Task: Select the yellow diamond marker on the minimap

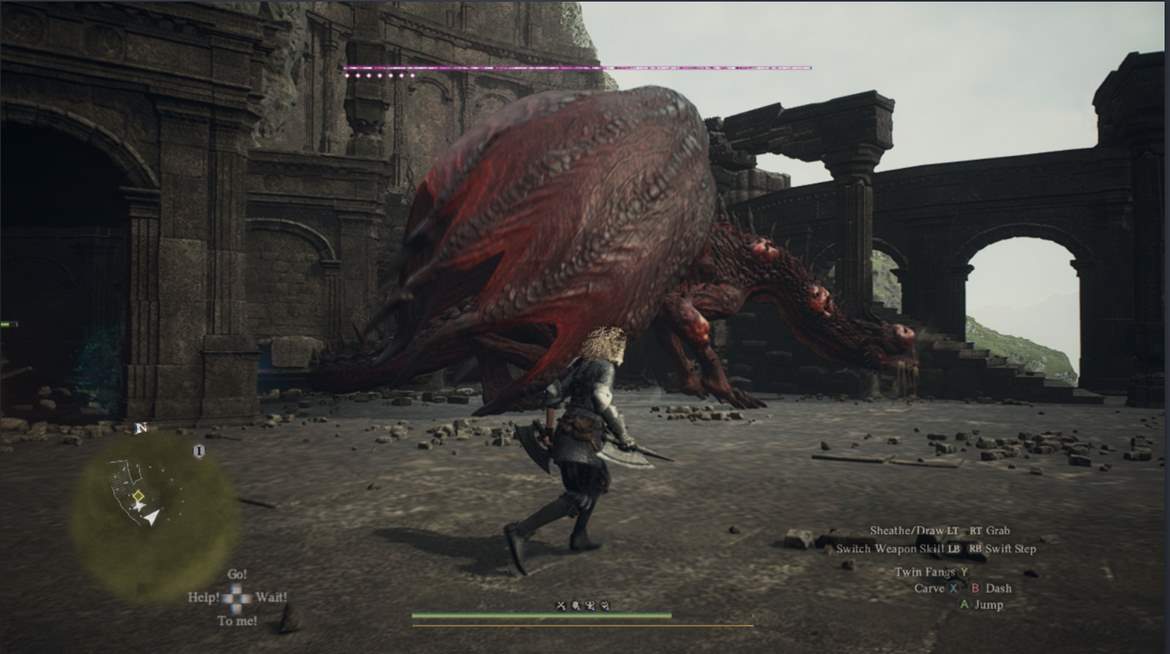Action: pos(139,496)
